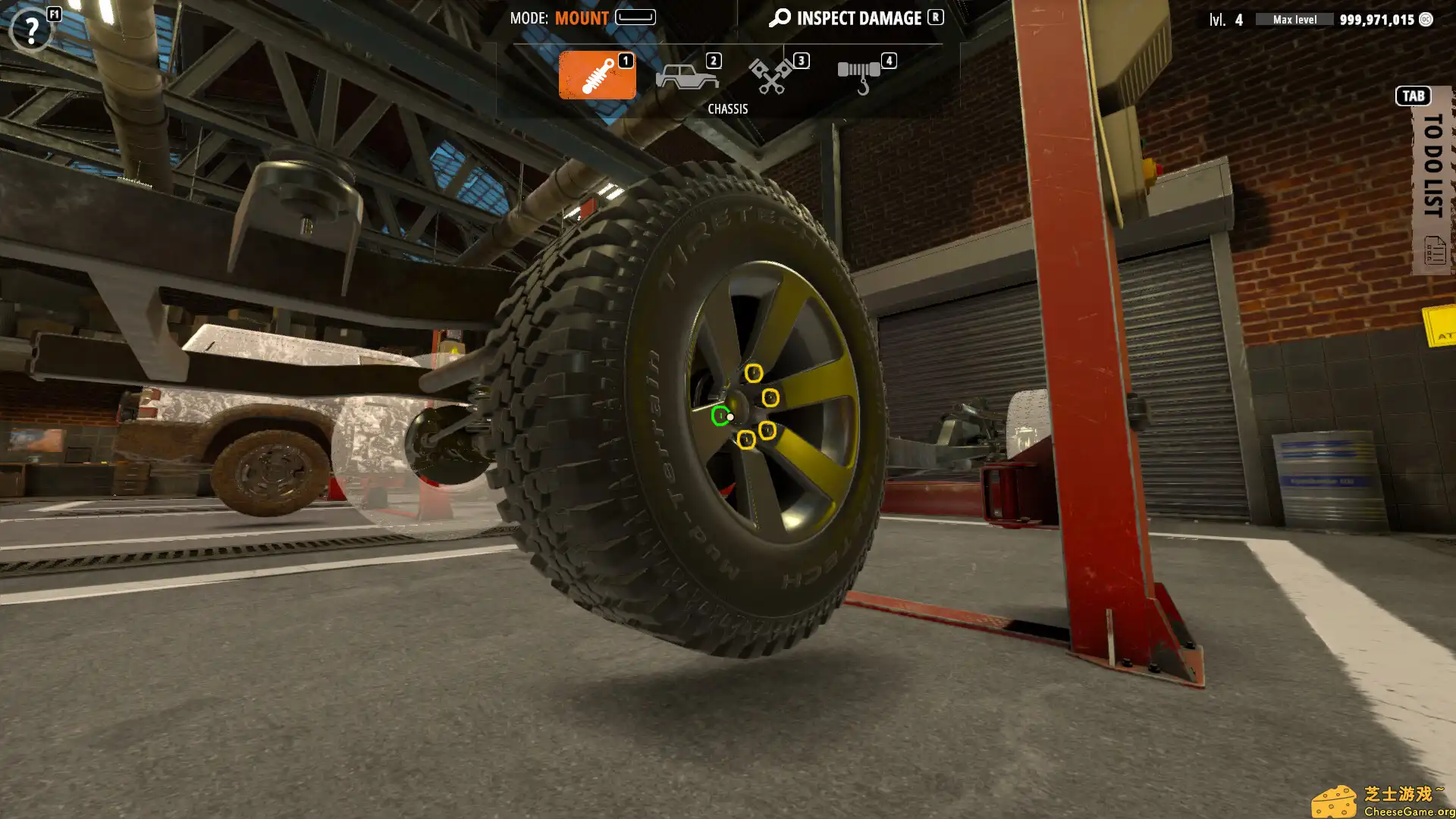This screenshot has width=1456, height=819.
Task: Toggle the mode using the spacebar icon beside MOUNT
Action: pyautogui.click(x=634, y=17)
